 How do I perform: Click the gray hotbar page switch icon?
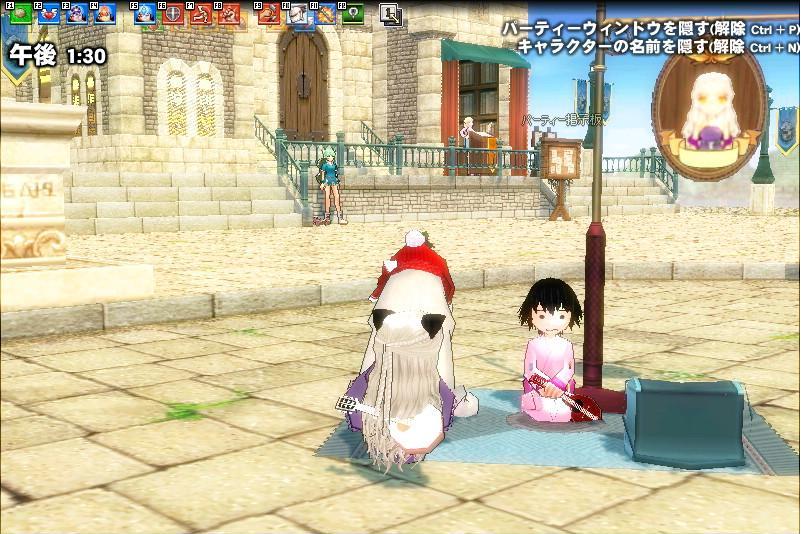coord(391,14)
